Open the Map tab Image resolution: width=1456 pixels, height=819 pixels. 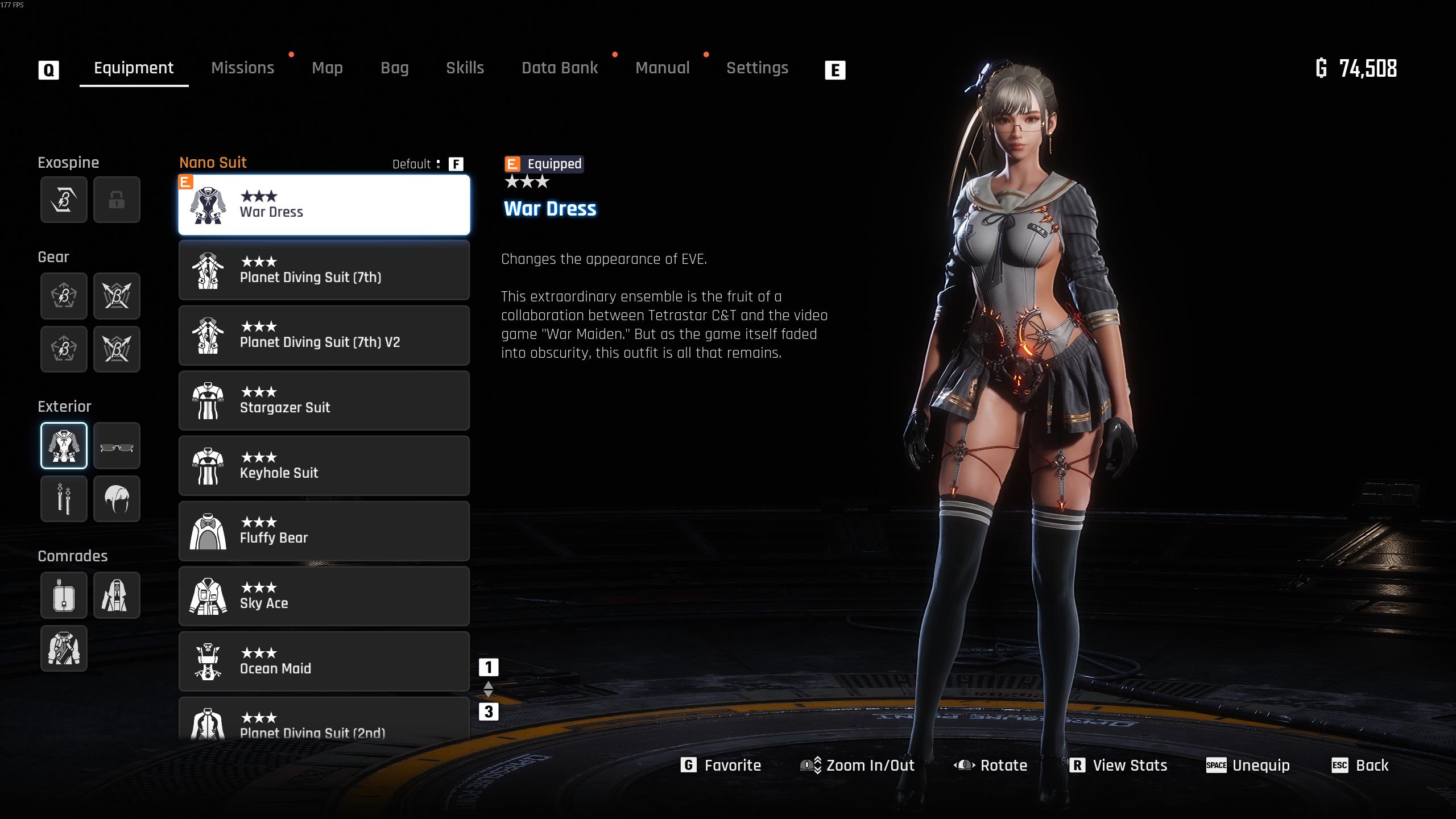(x=327, y=68)
